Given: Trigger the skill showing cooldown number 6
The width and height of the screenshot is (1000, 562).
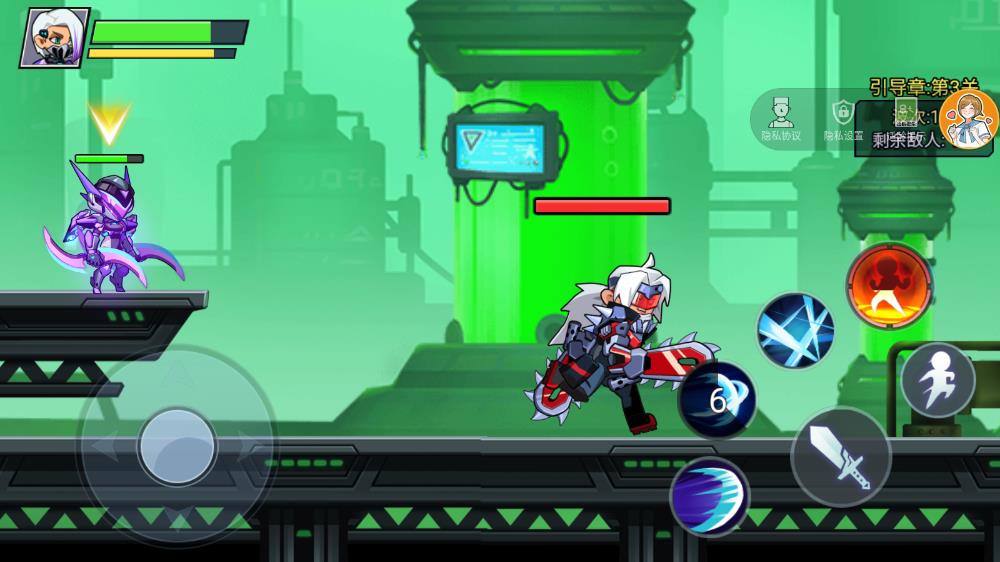Looking at the screenshot, I should (717, 400).
